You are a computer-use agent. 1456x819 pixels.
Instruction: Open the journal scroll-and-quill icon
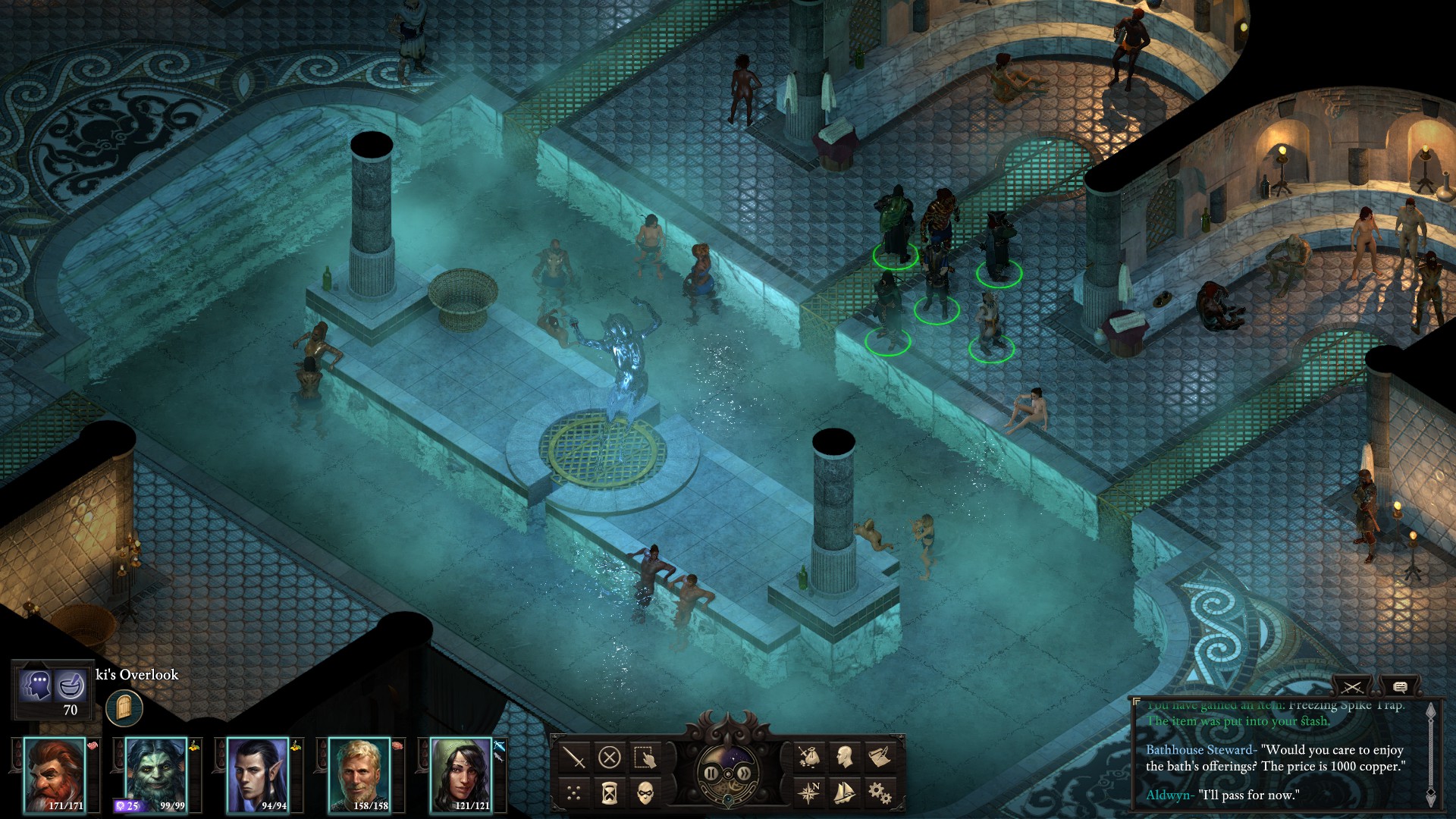click(880, 757)
